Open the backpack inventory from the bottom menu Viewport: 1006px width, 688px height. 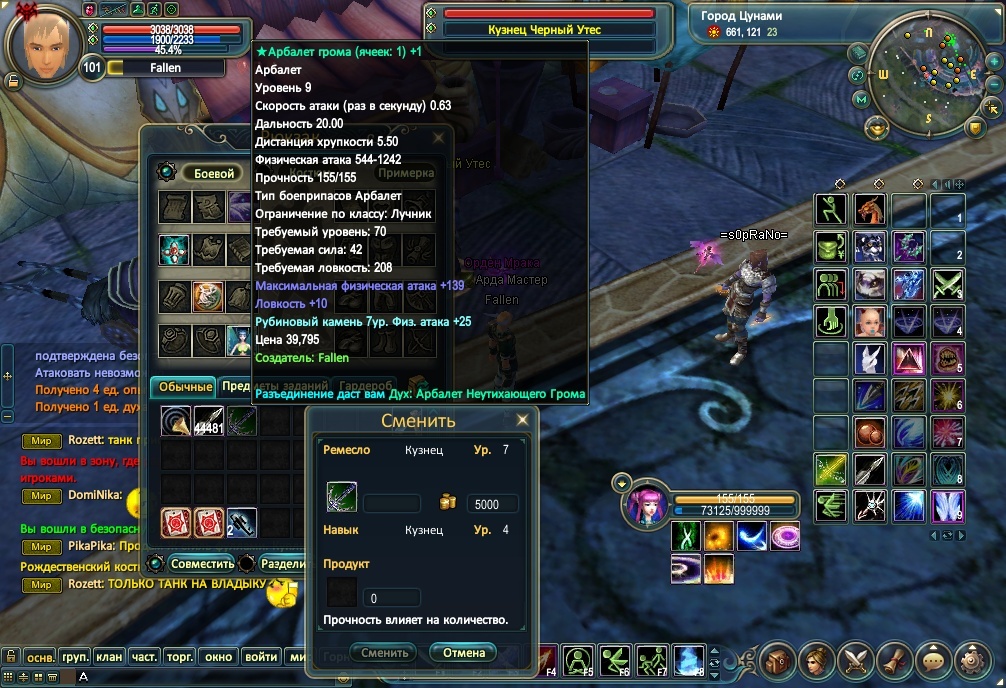(775, 661)
